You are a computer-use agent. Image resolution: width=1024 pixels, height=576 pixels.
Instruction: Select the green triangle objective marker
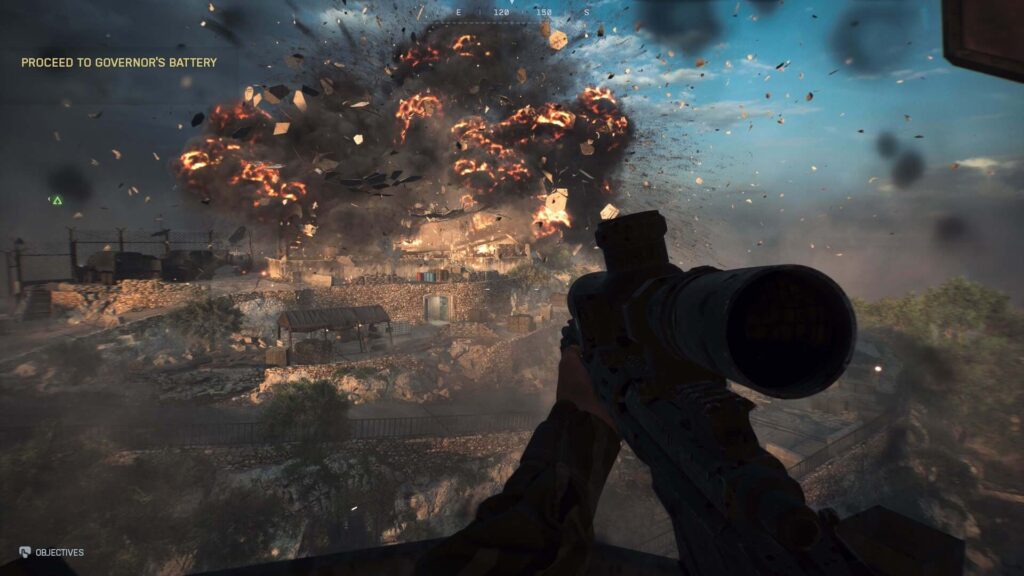57,201
